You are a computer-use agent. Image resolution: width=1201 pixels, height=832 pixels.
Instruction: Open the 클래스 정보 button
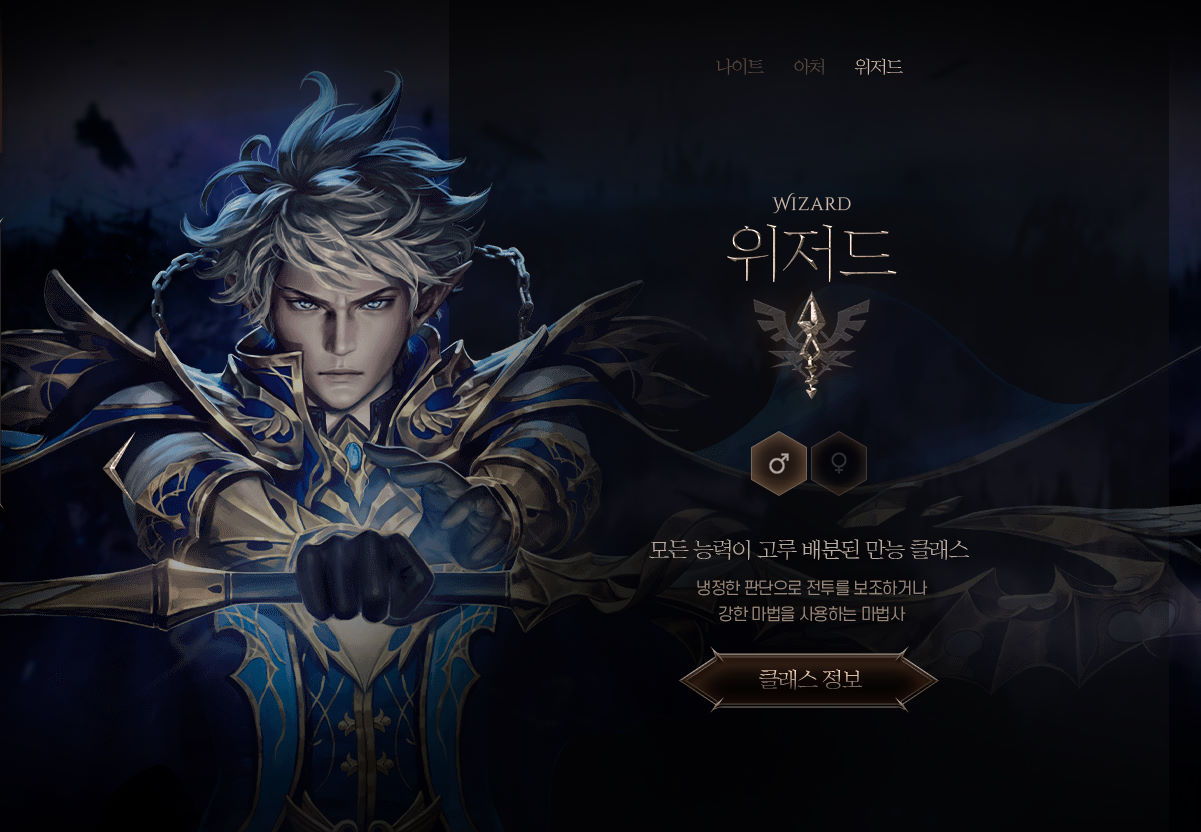pos(809,680)
